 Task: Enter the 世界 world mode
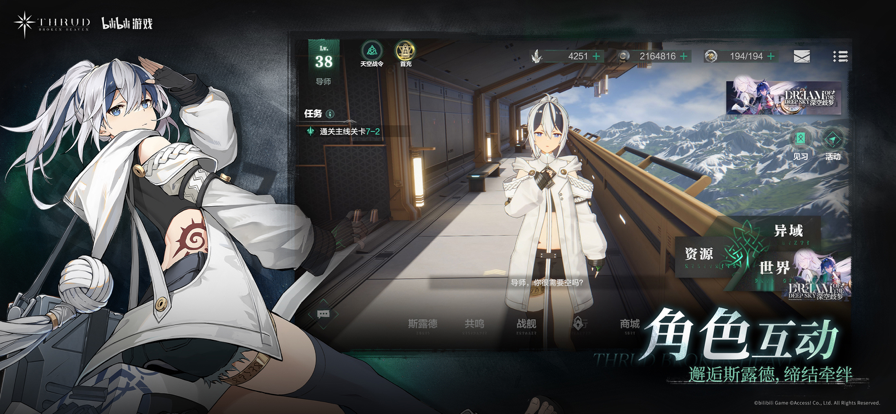[x=775, y=268]
